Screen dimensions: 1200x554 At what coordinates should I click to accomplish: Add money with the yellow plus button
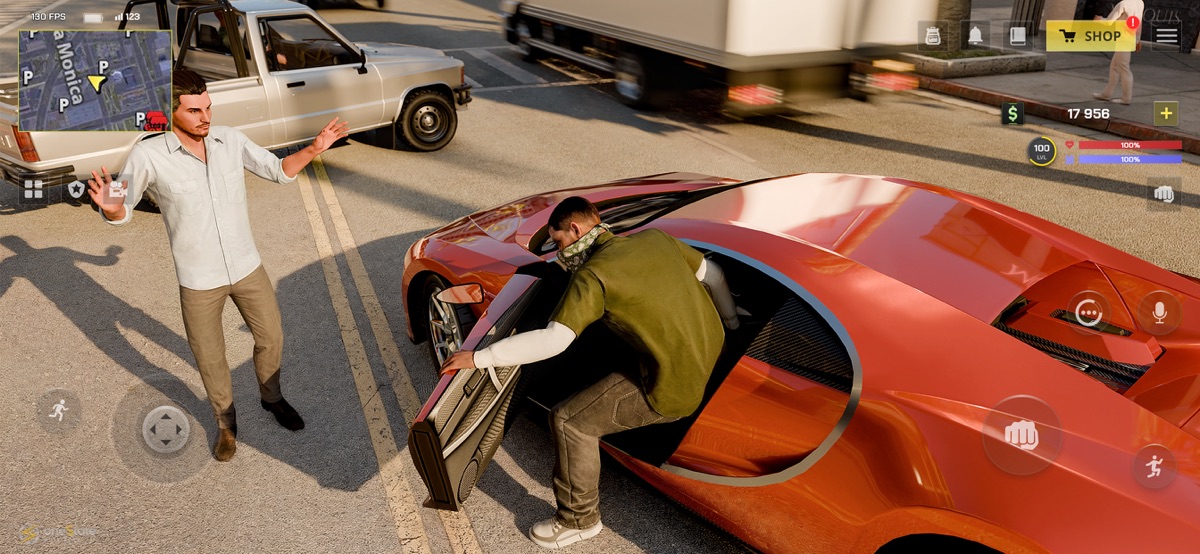tap(1166, 113)
